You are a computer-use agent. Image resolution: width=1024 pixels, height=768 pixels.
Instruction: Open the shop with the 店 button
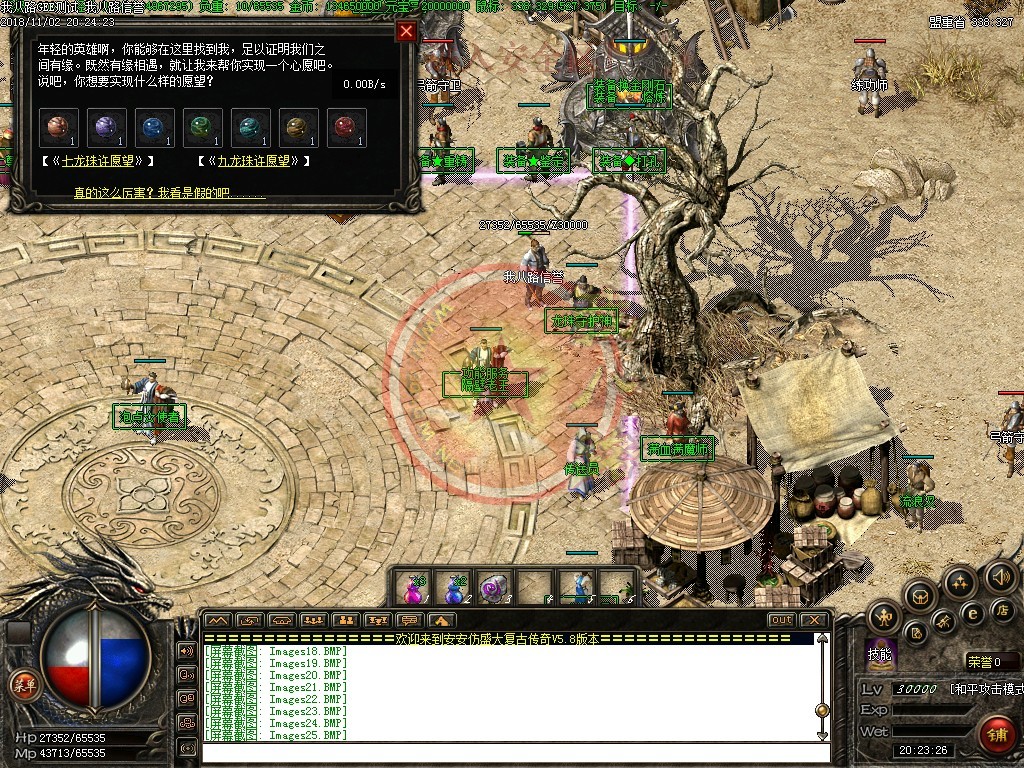(x=1002, y=609)
